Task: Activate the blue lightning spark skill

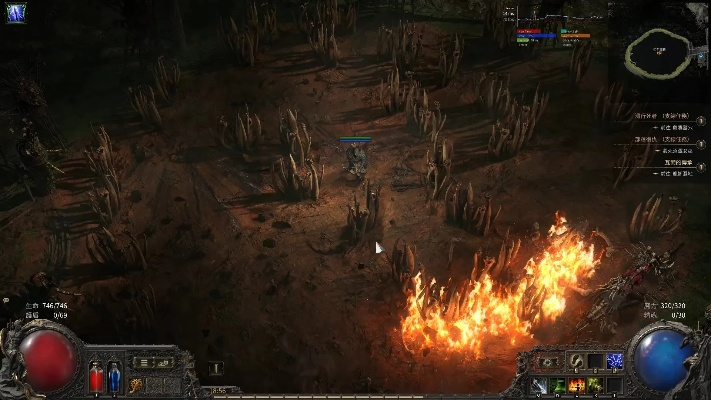Action: tap(615, 361)
